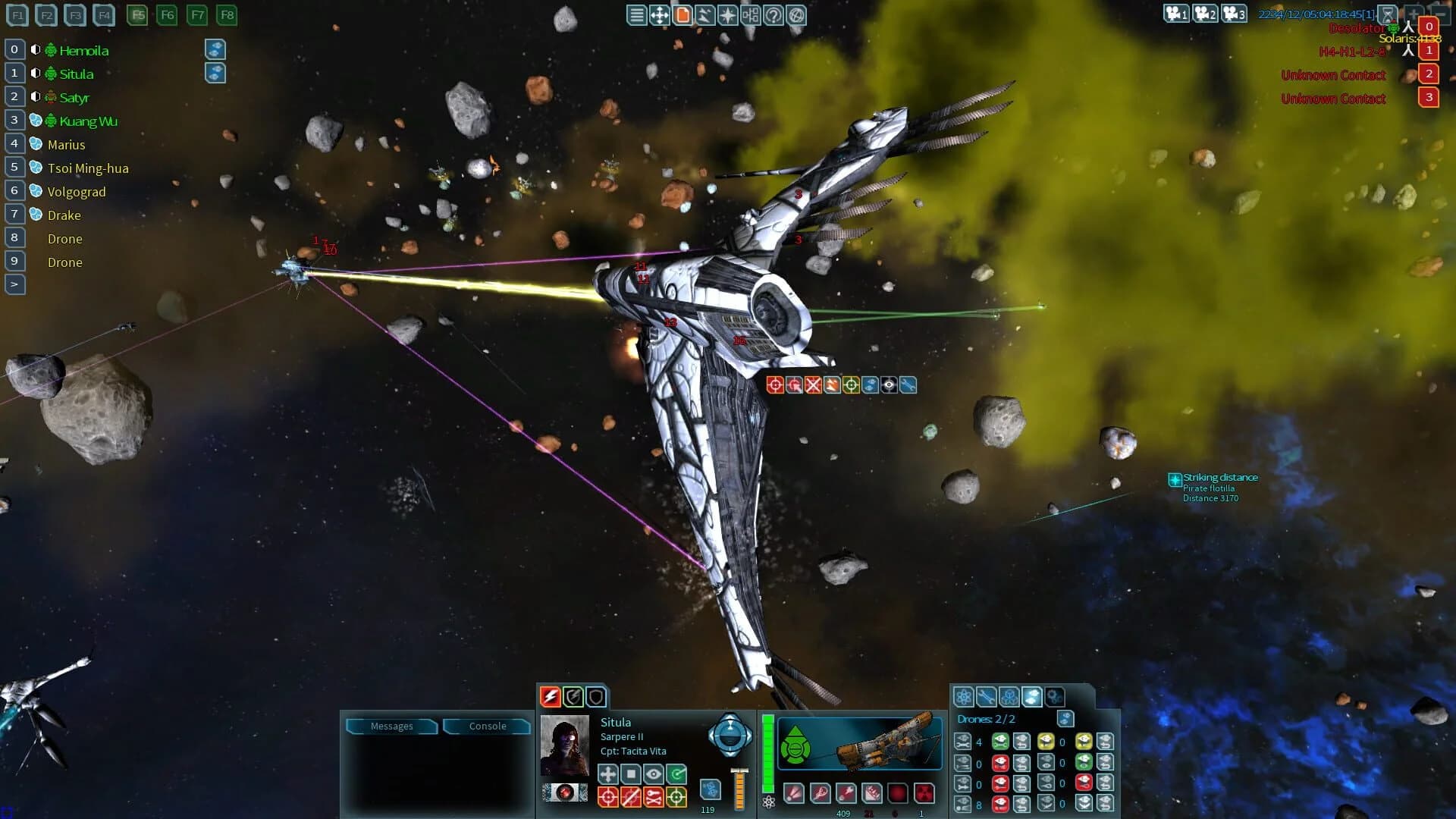Switch to the Console tab
This screenshot has height=819, width=1456.
pos(486,726)
